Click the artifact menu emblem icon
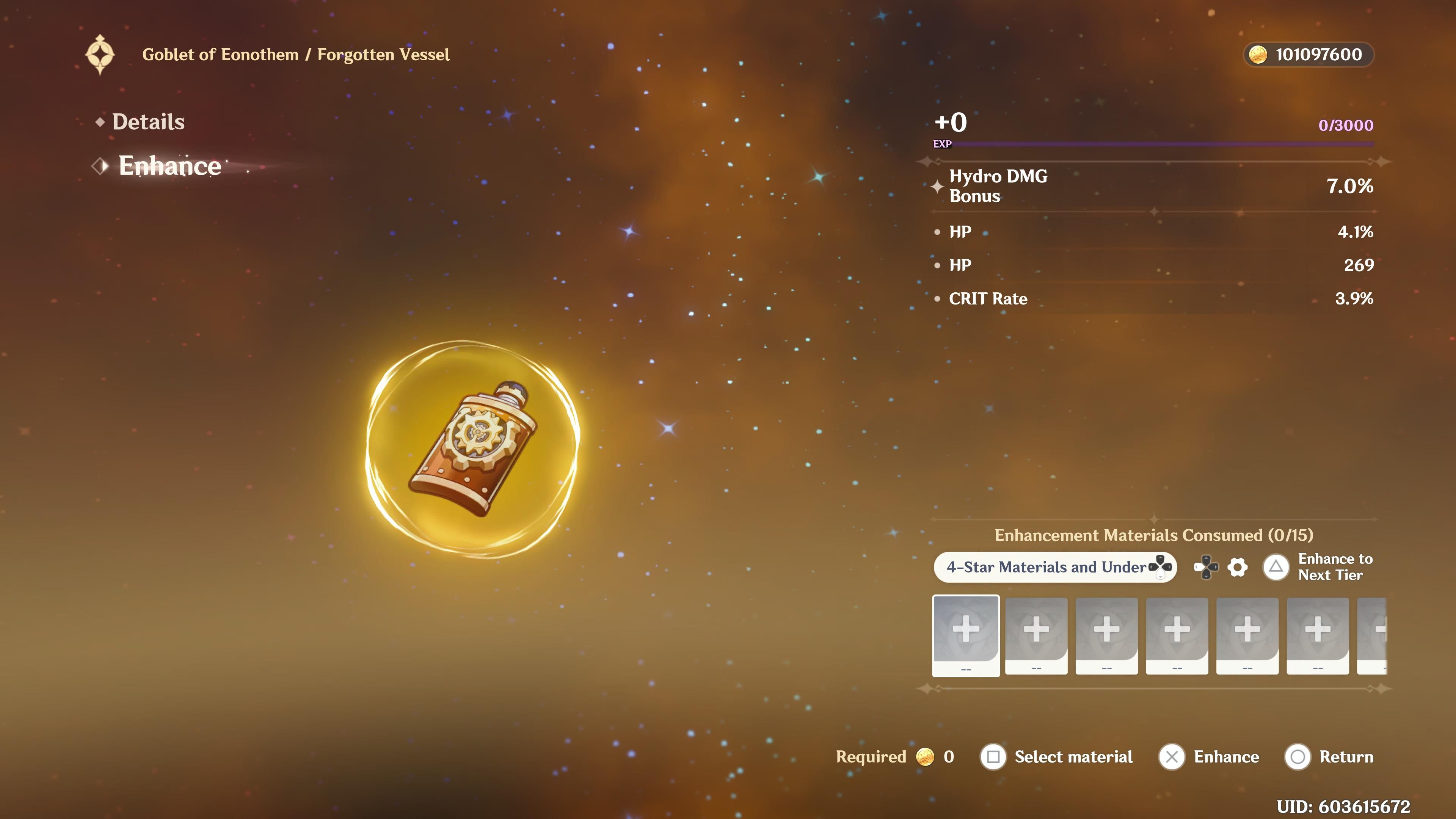 click(x=100, y=55)
